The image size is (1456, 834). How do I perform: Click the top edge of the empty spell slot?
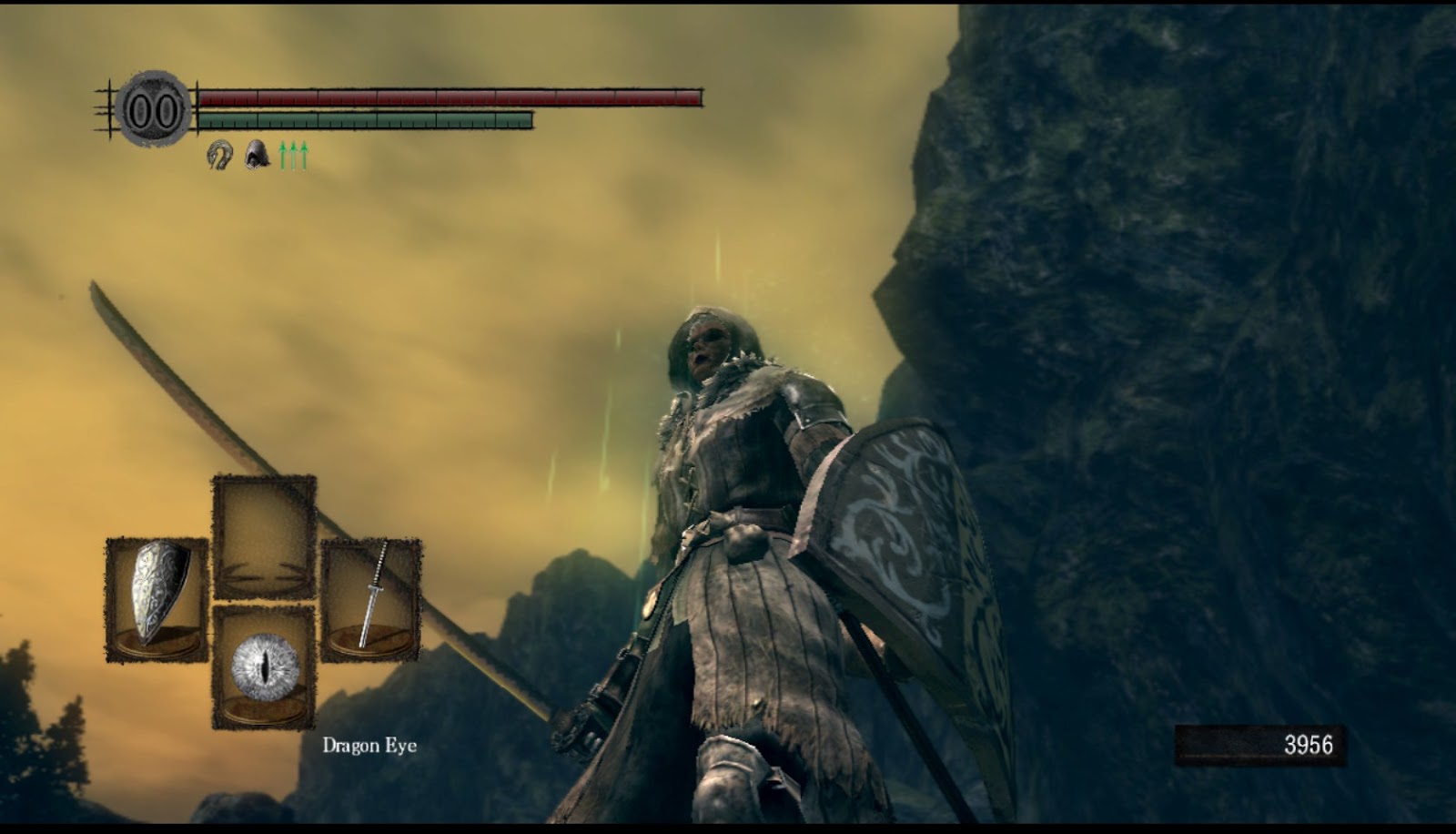tap(265, 477)
